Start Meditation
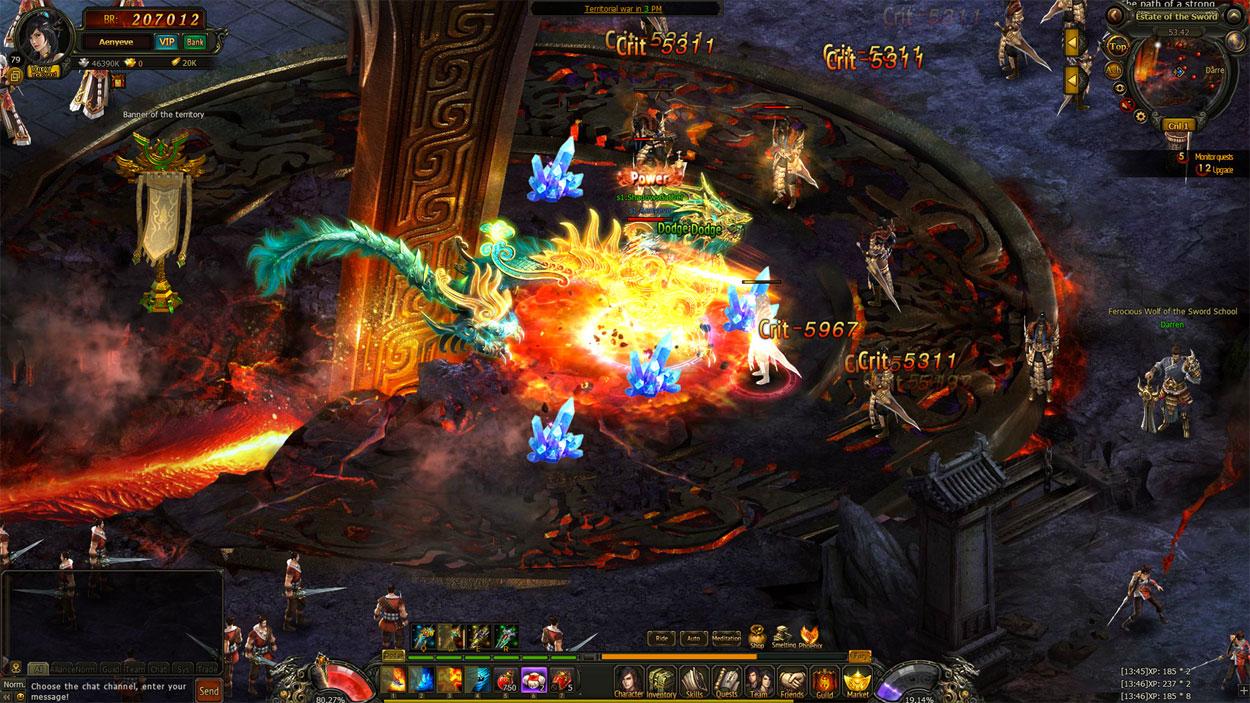This screenshot has width=1250, height=703. coord(726,637)
